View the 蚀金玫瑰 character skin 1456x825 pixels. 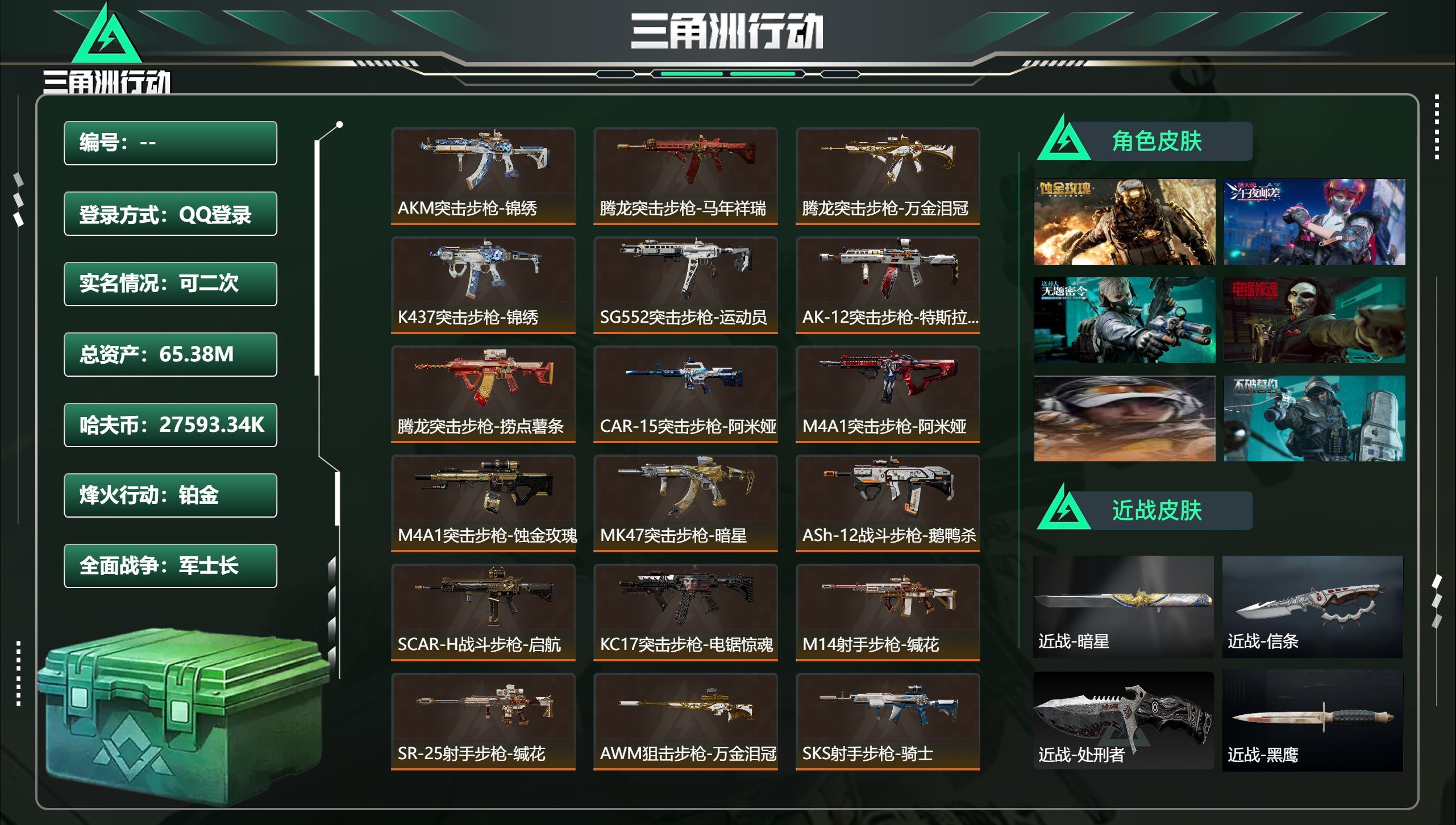coord(1124,222)
